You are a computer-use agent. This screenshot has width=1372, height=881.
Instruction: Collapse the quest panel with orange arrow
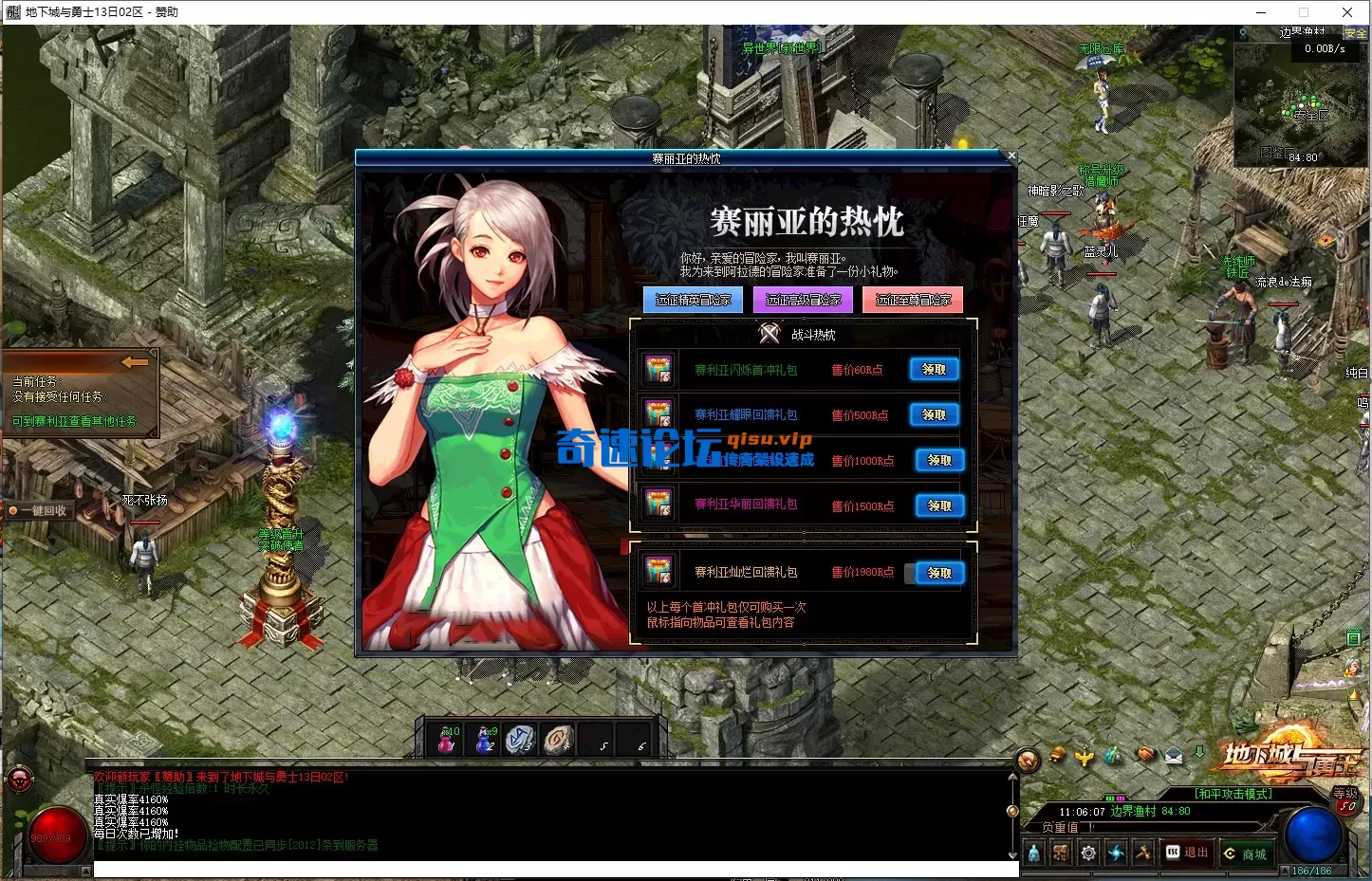[x=135, y=362]
